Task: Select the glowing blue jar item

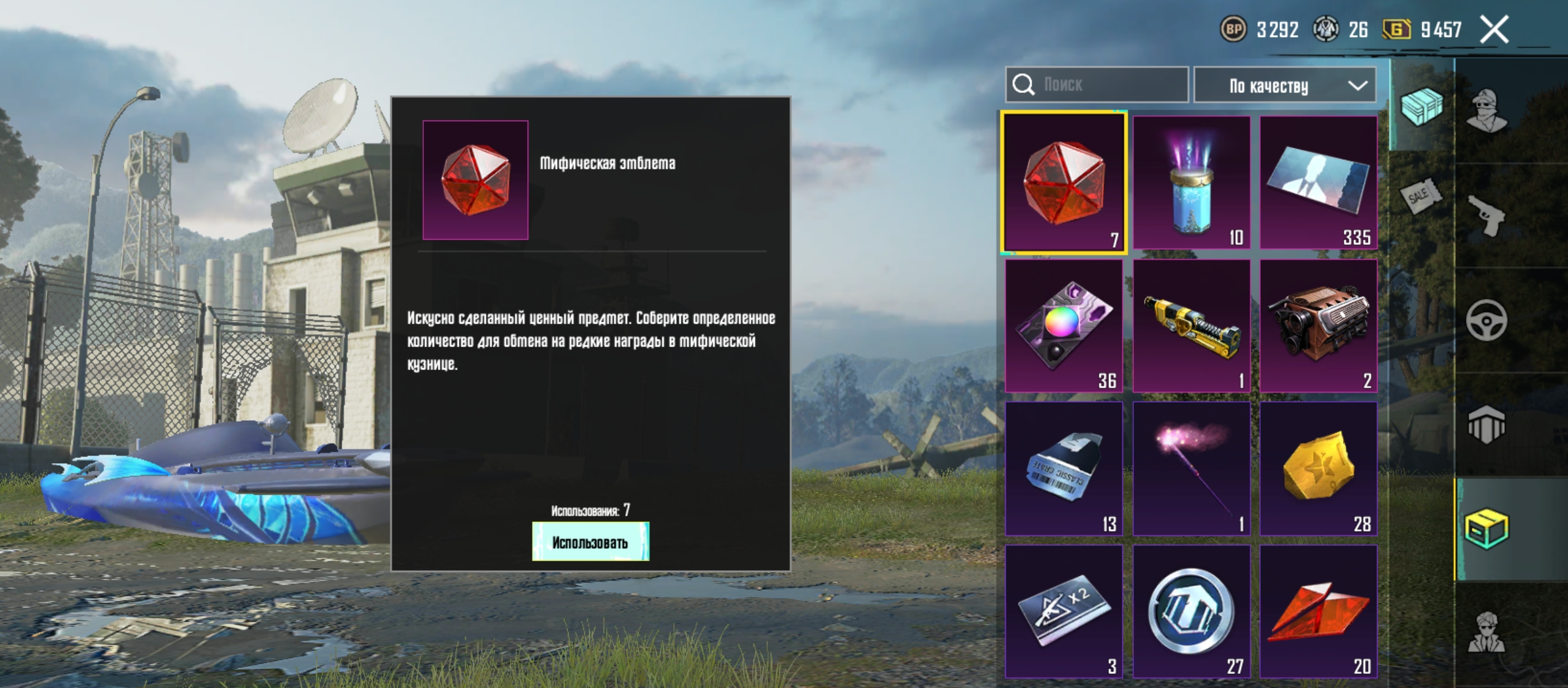Action: [x=1191, y=183]
